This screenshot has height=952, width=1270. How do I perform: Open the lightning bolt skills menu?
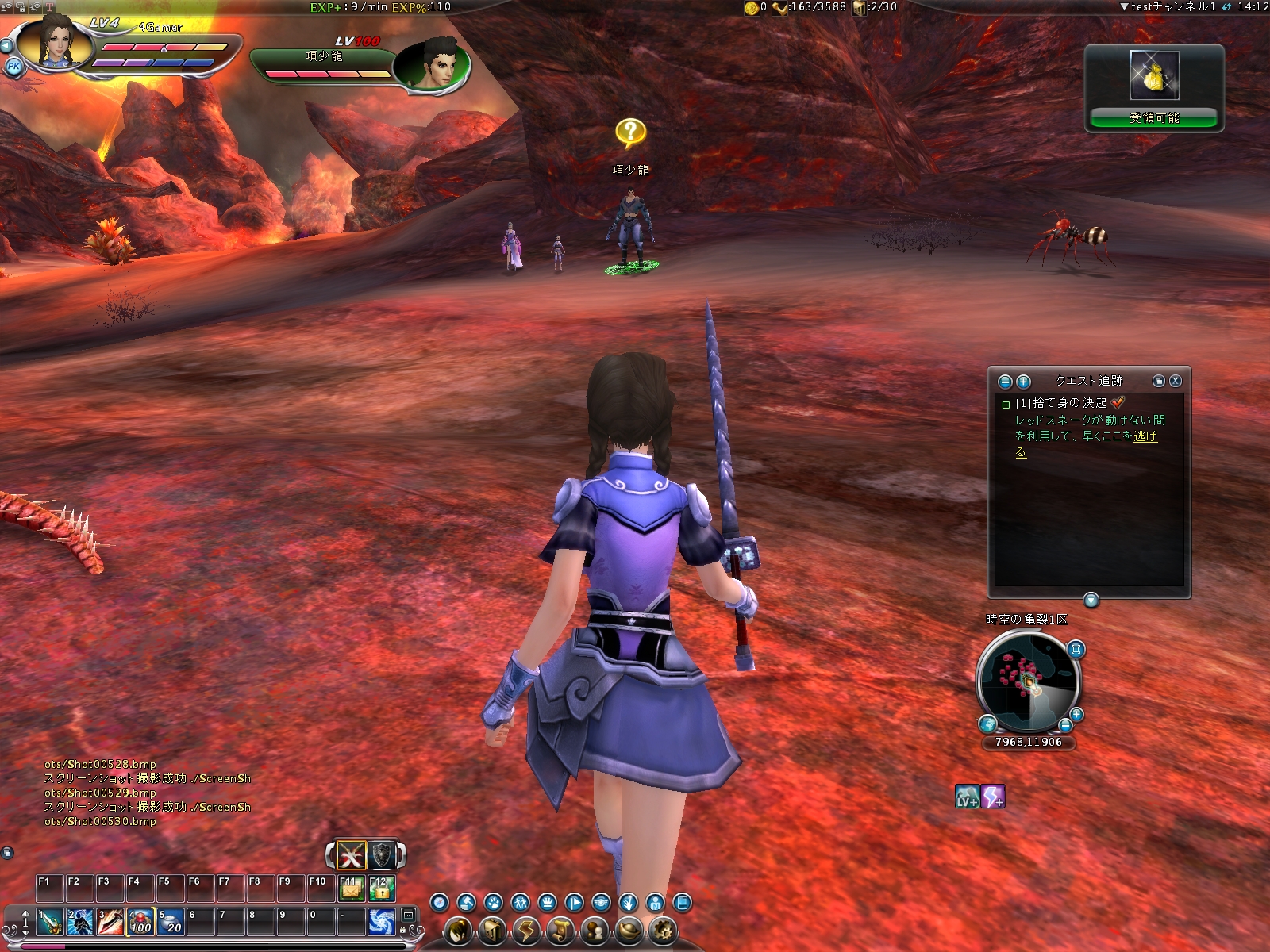(525, 931)
